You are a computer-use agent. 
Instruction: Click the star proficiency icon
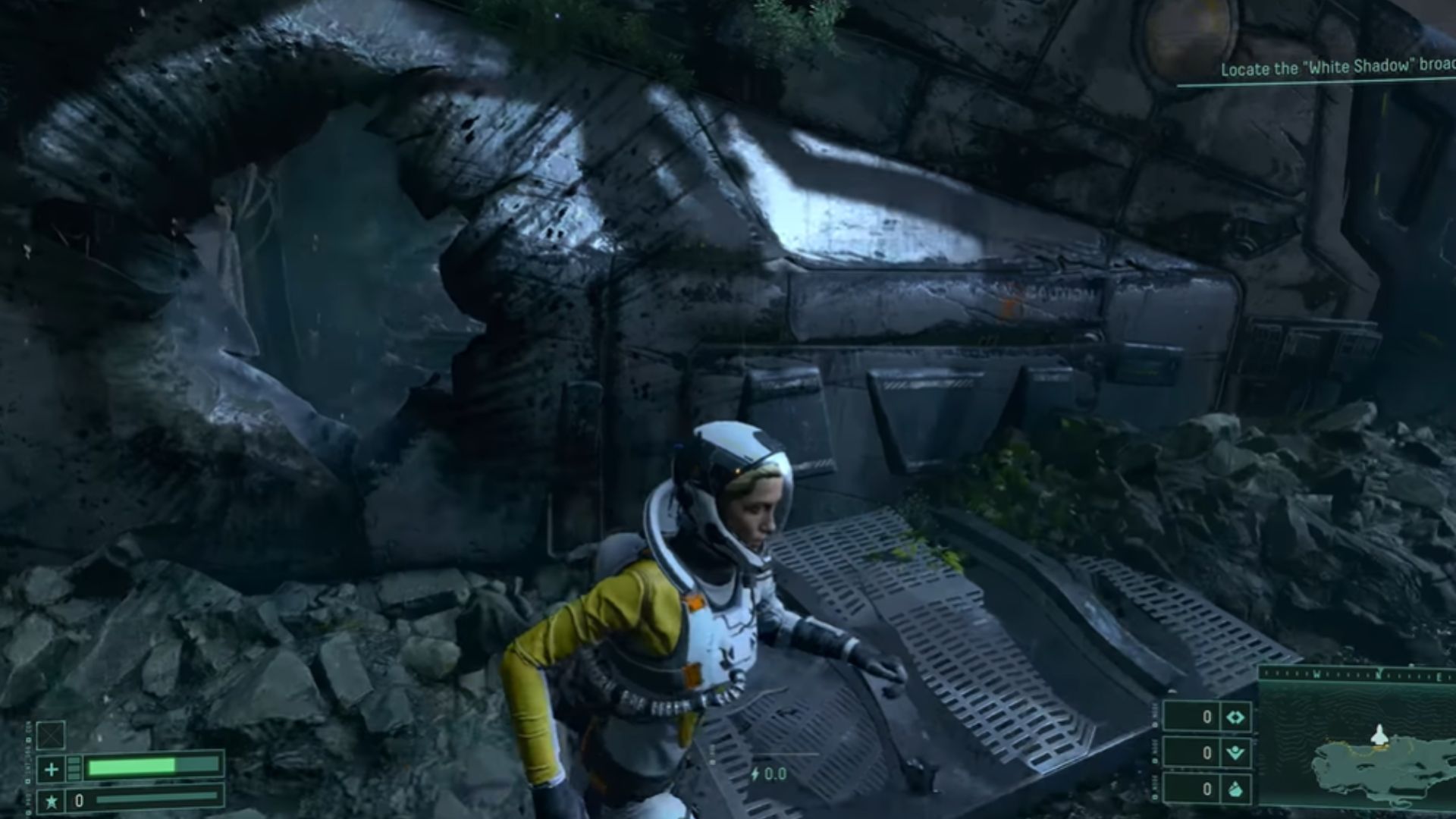[x=51, y=801]
